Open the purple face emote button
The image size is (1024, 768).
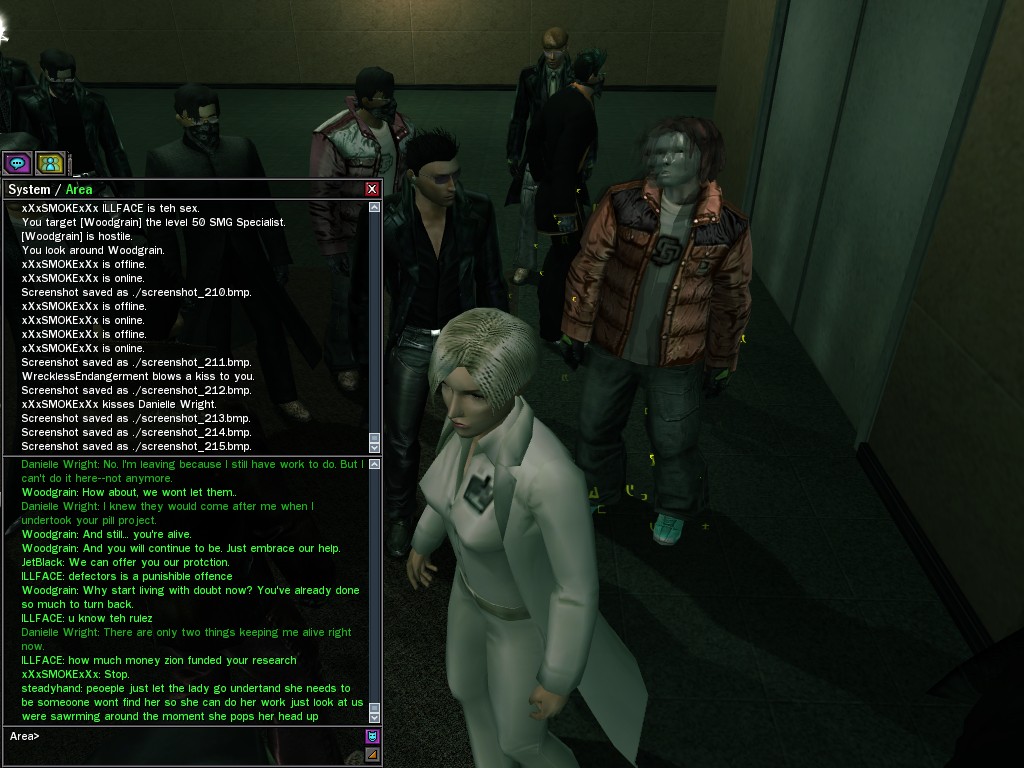coord(373,737)
